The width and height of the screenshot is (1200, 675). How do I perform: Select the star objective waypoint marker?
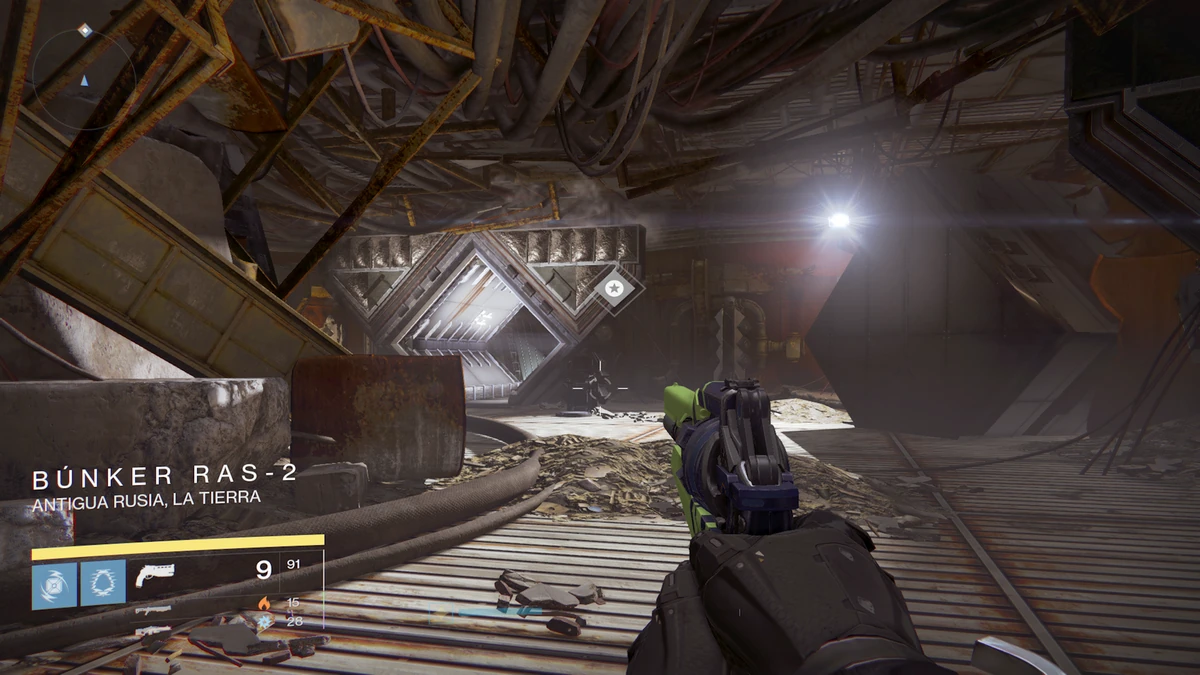612,288
